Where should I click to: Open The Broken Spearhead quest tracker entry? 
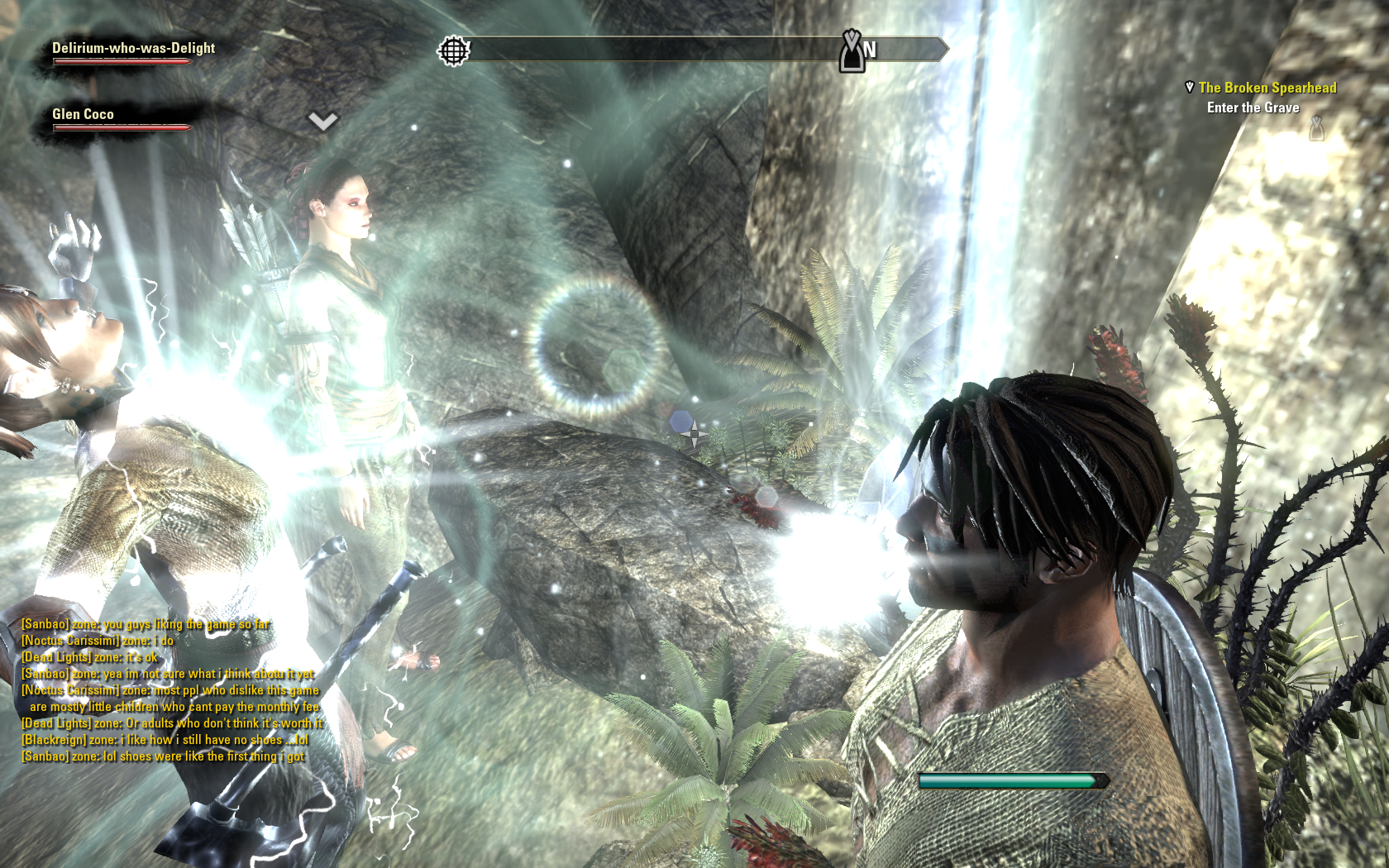pyautogui.click(x=1267, y=88)
